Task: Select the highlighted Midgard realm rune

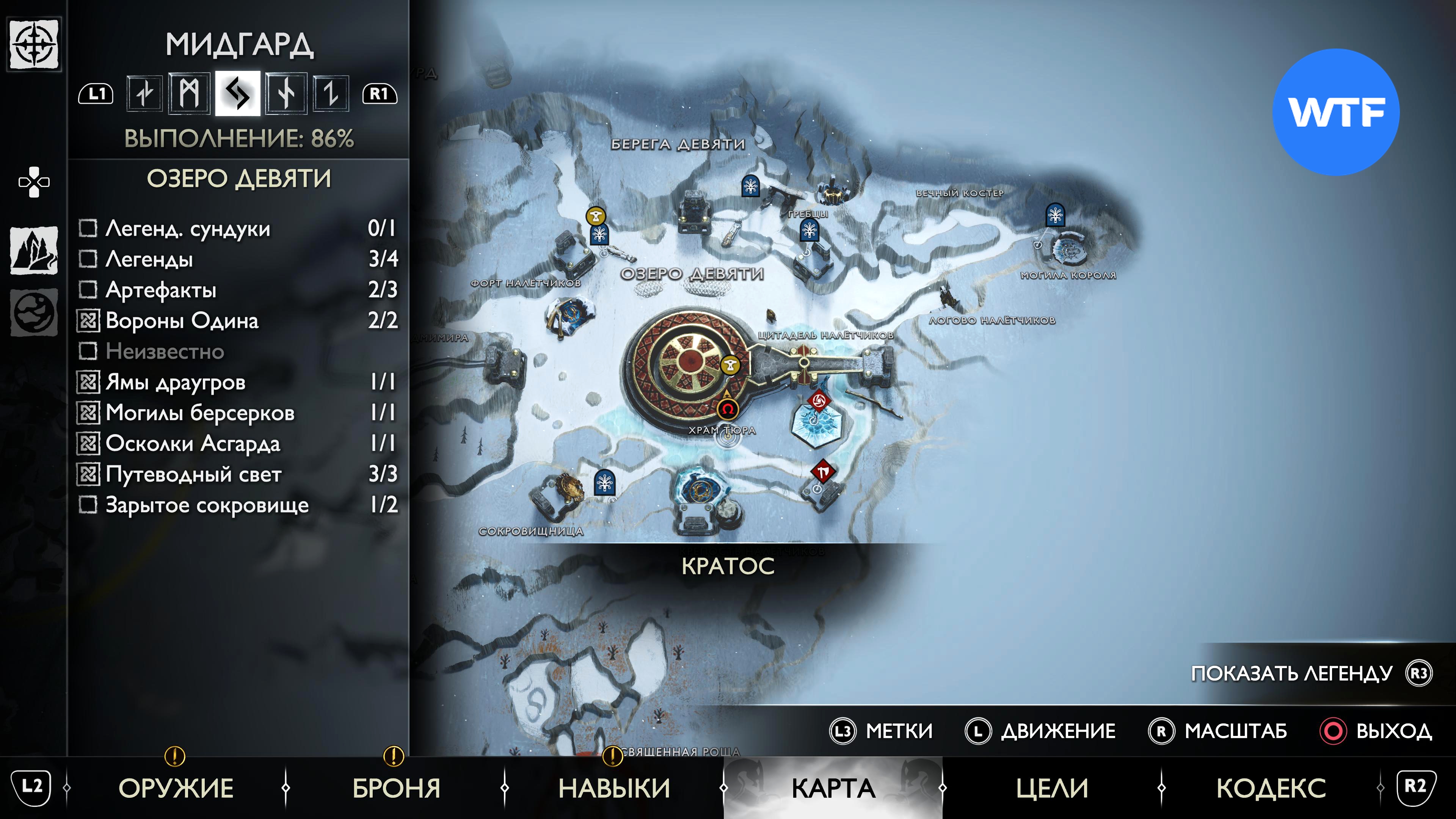Action: pos(237,93)
